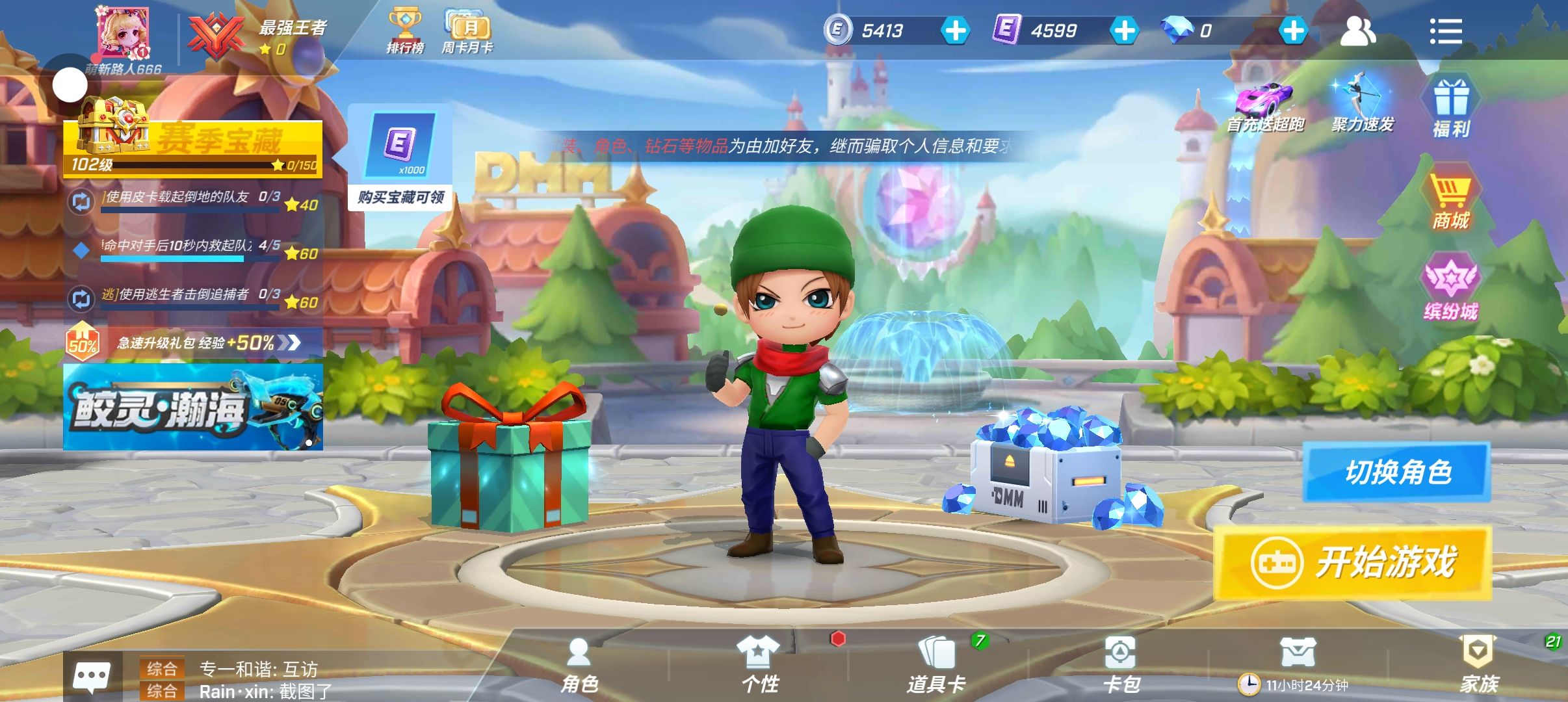1568x702 pixels.
Task: Open the 赛季宝藏 season treasure panel
Action: pos(193,147)
